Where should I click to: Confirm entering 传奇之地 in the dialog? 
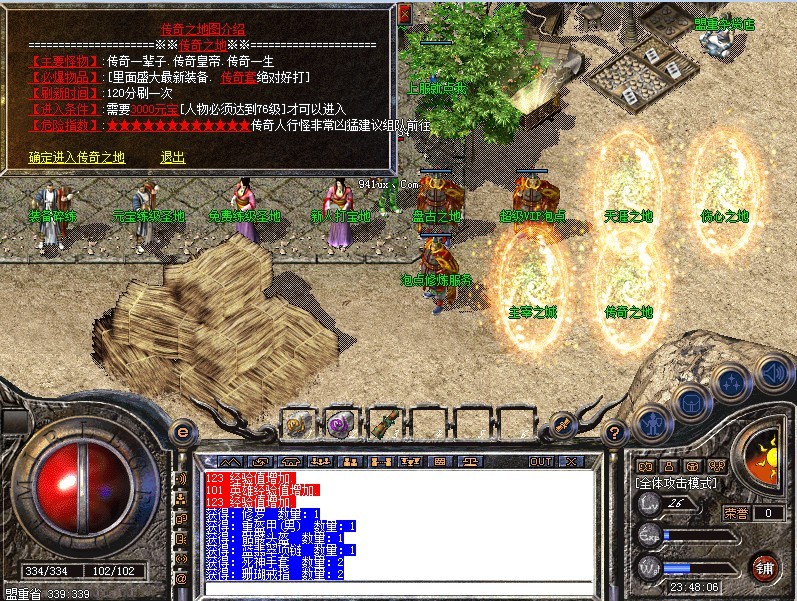point(77,157)
